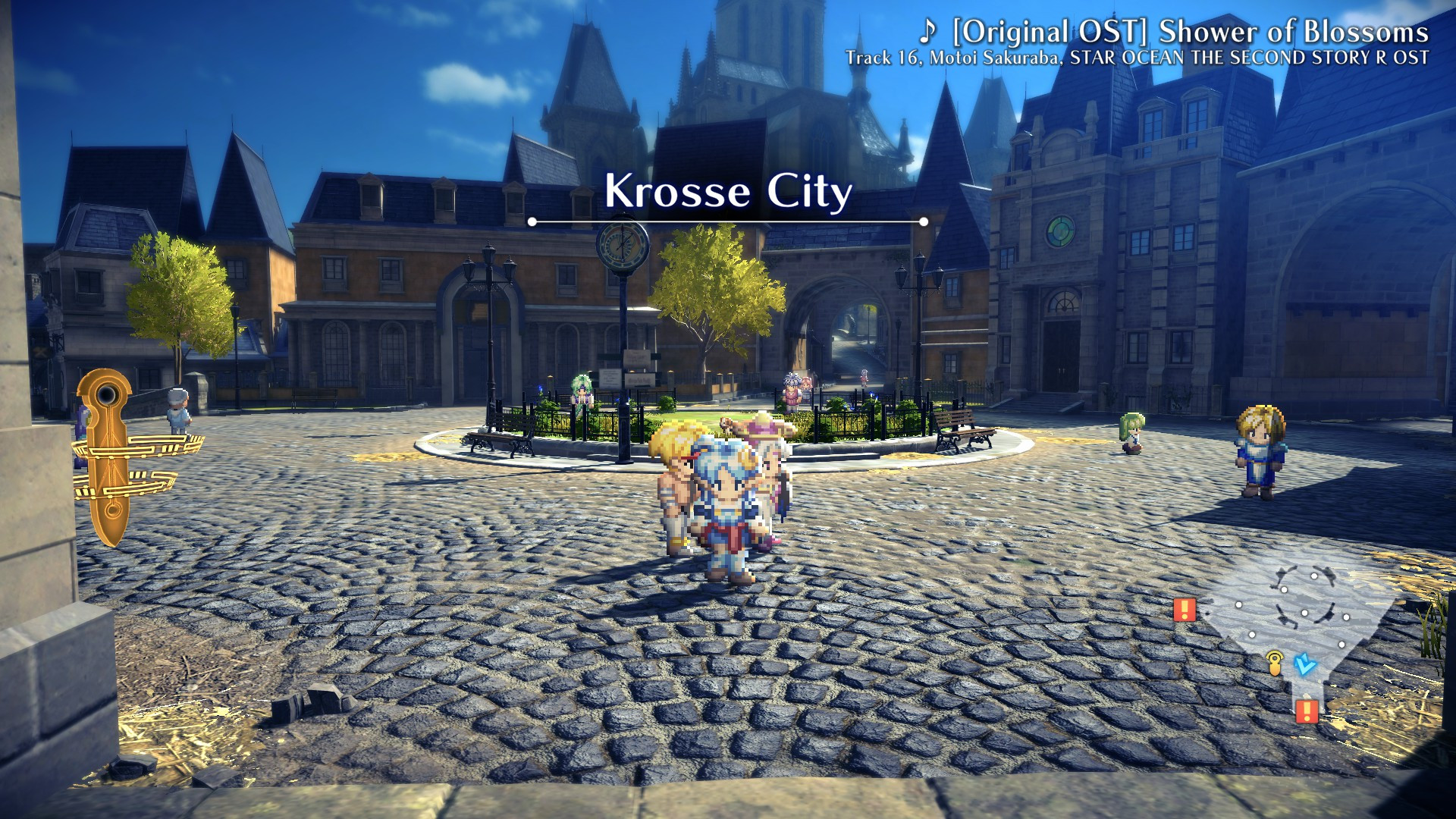Click the red exclamation quest marker on the minimap
The height and width of the screenshot is (819, 1456).
point(1185,610)
